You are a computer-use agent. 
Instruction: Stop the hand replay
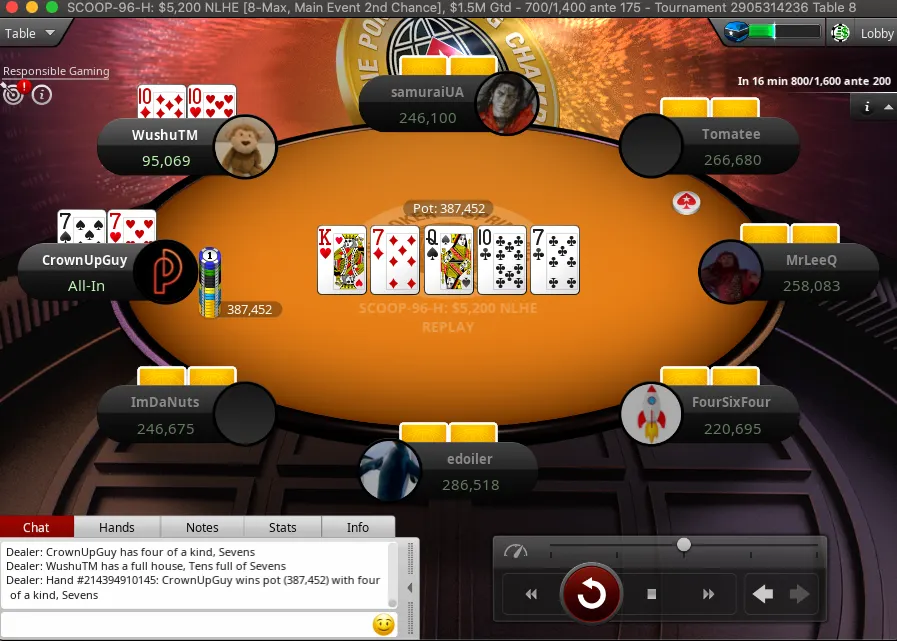pyautogui.click(x=651, y=594)
